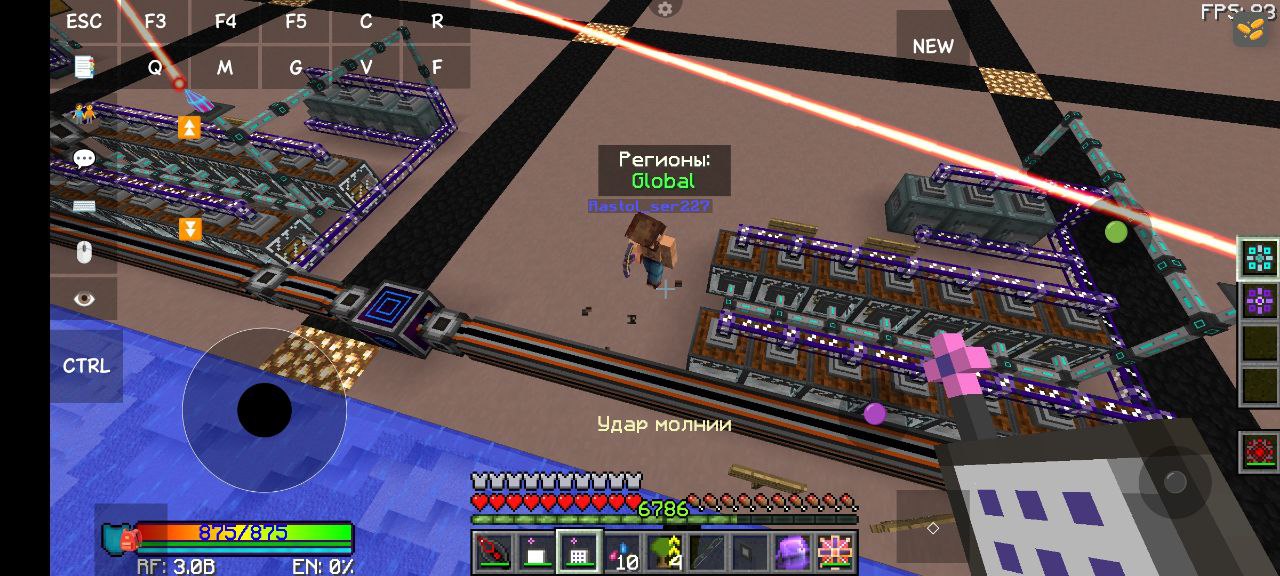Select the red tool hotbar slot
1280x576 pixels.
click(493, 552)
